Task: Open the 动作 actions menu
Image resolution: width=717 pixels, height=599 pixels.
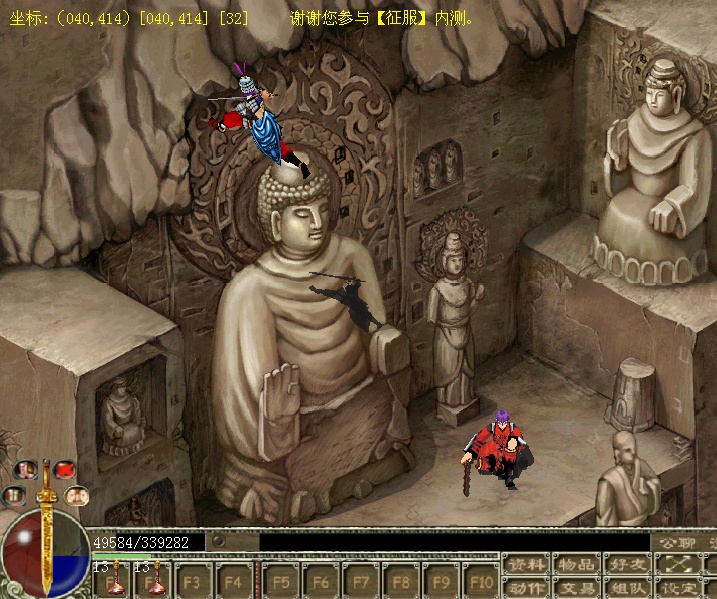Action: tap(525, 588)
